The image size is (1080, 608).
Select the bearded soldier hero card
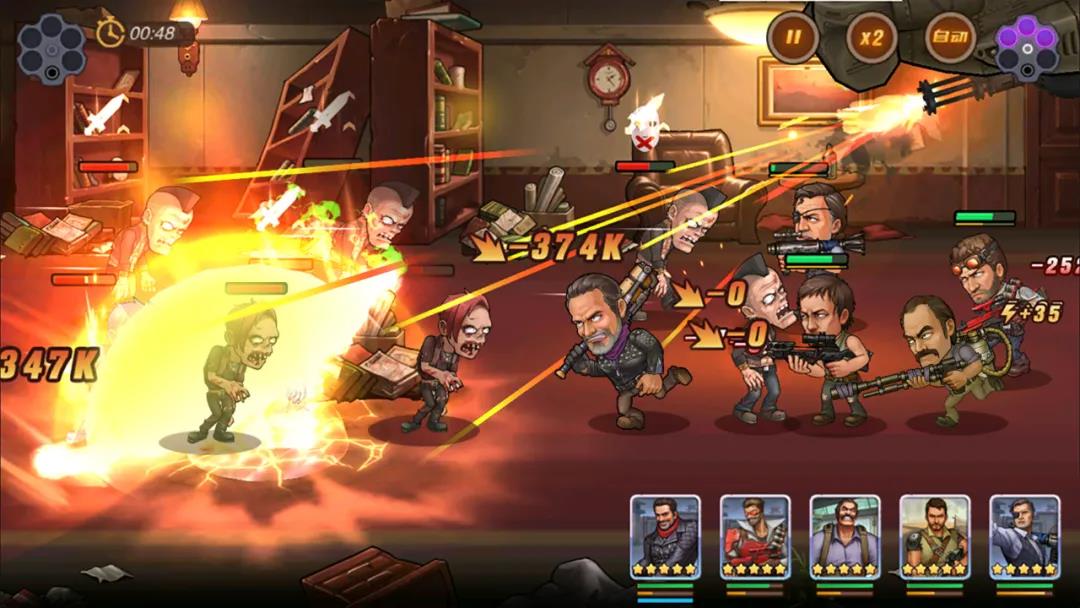point(935,538)
